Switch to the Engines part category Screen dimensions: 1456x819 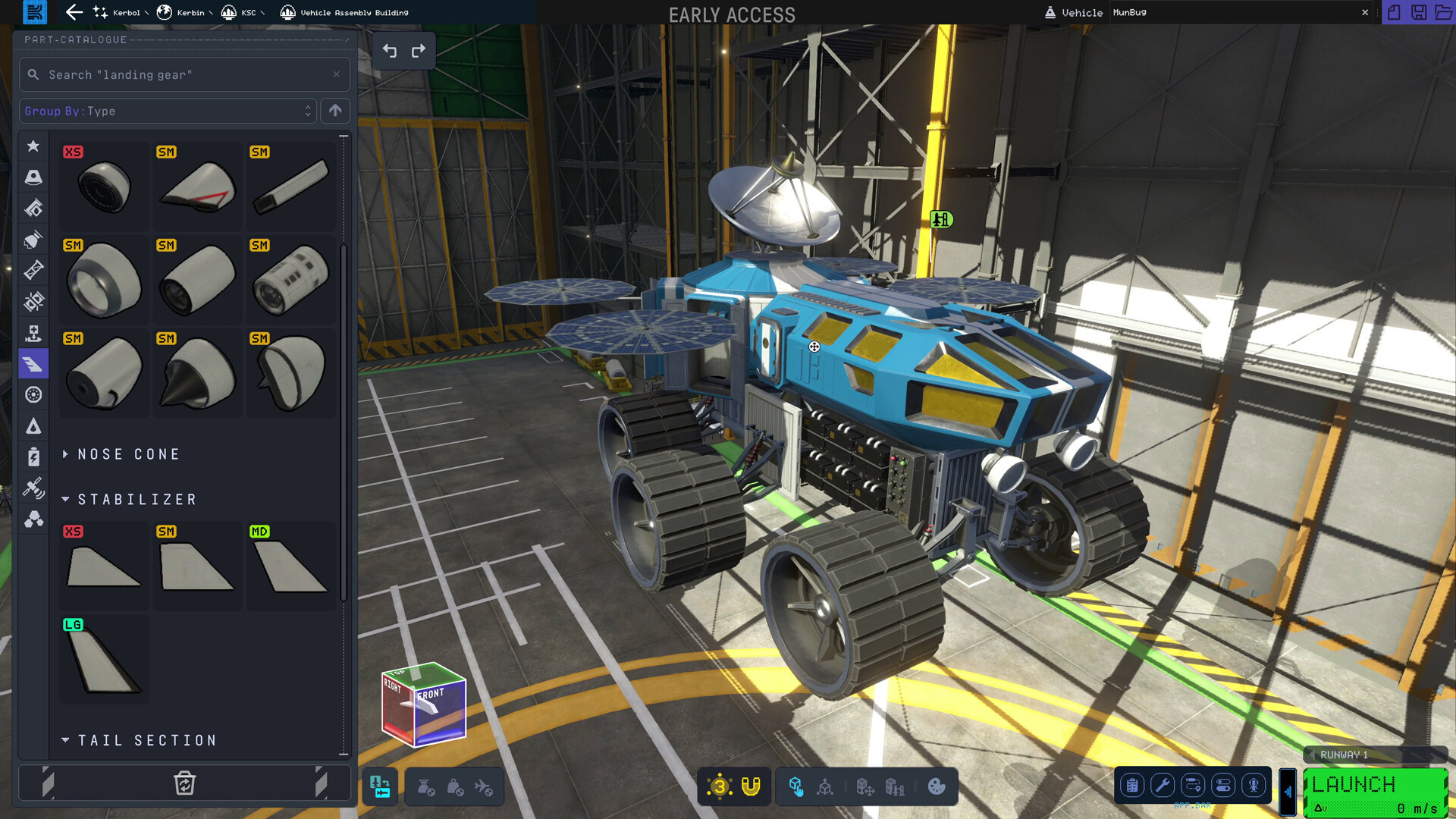tap(33, 239)
